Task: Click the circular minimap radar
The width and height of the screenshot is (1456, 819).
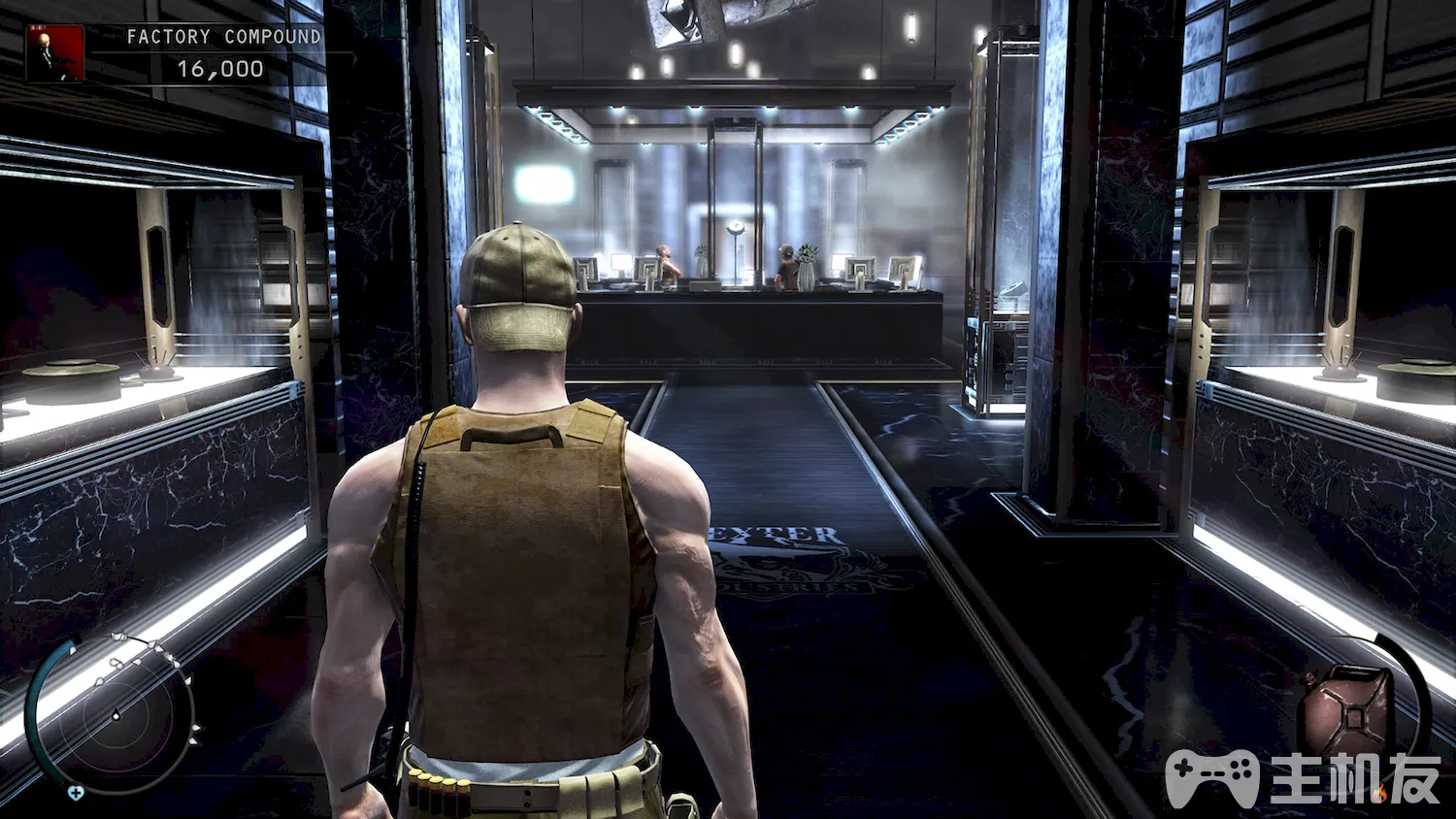Action: coord(115,715)
